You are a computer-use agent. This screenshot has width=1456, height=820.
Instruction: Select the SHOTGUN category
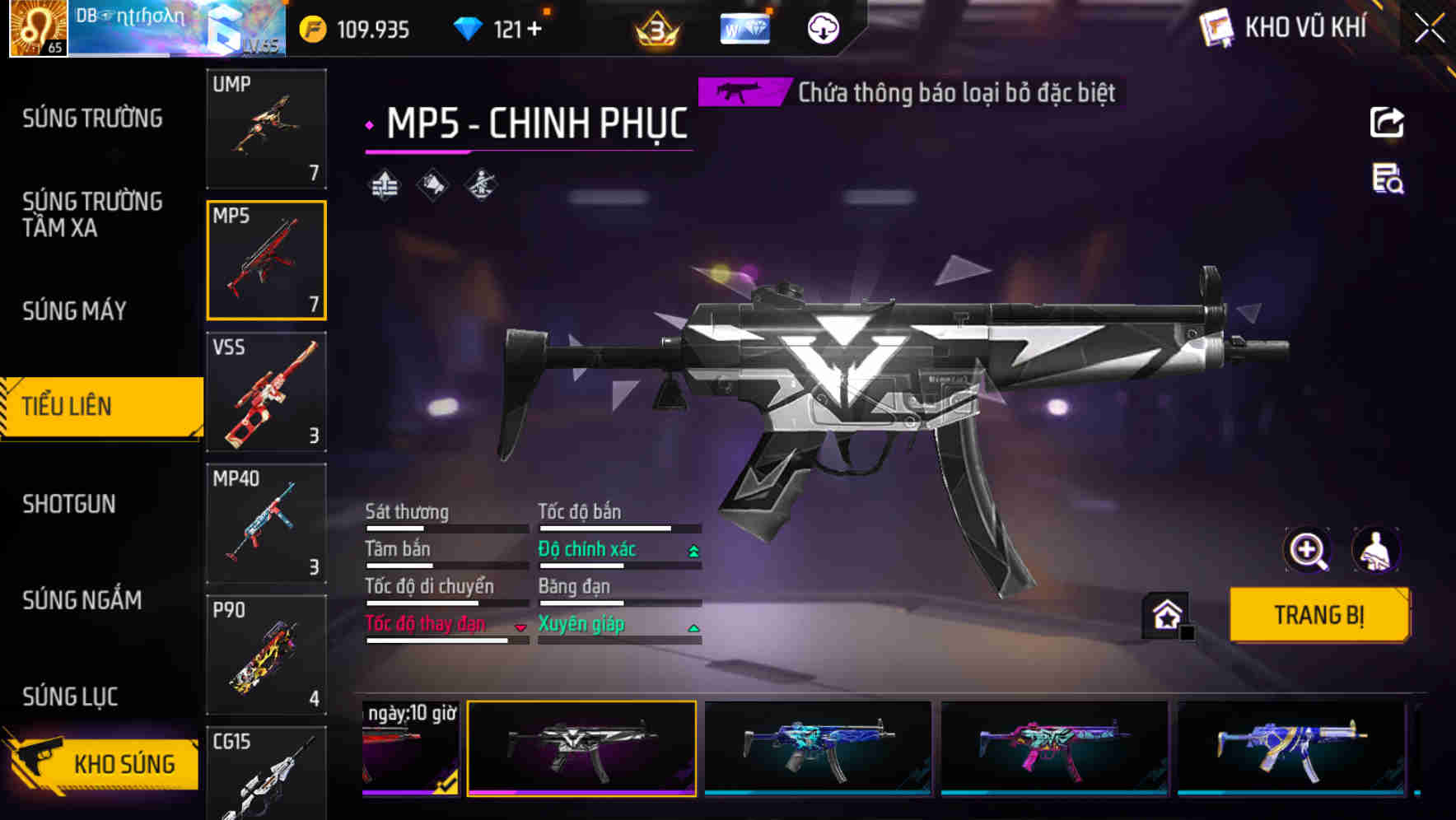click(x=69, y=504)
